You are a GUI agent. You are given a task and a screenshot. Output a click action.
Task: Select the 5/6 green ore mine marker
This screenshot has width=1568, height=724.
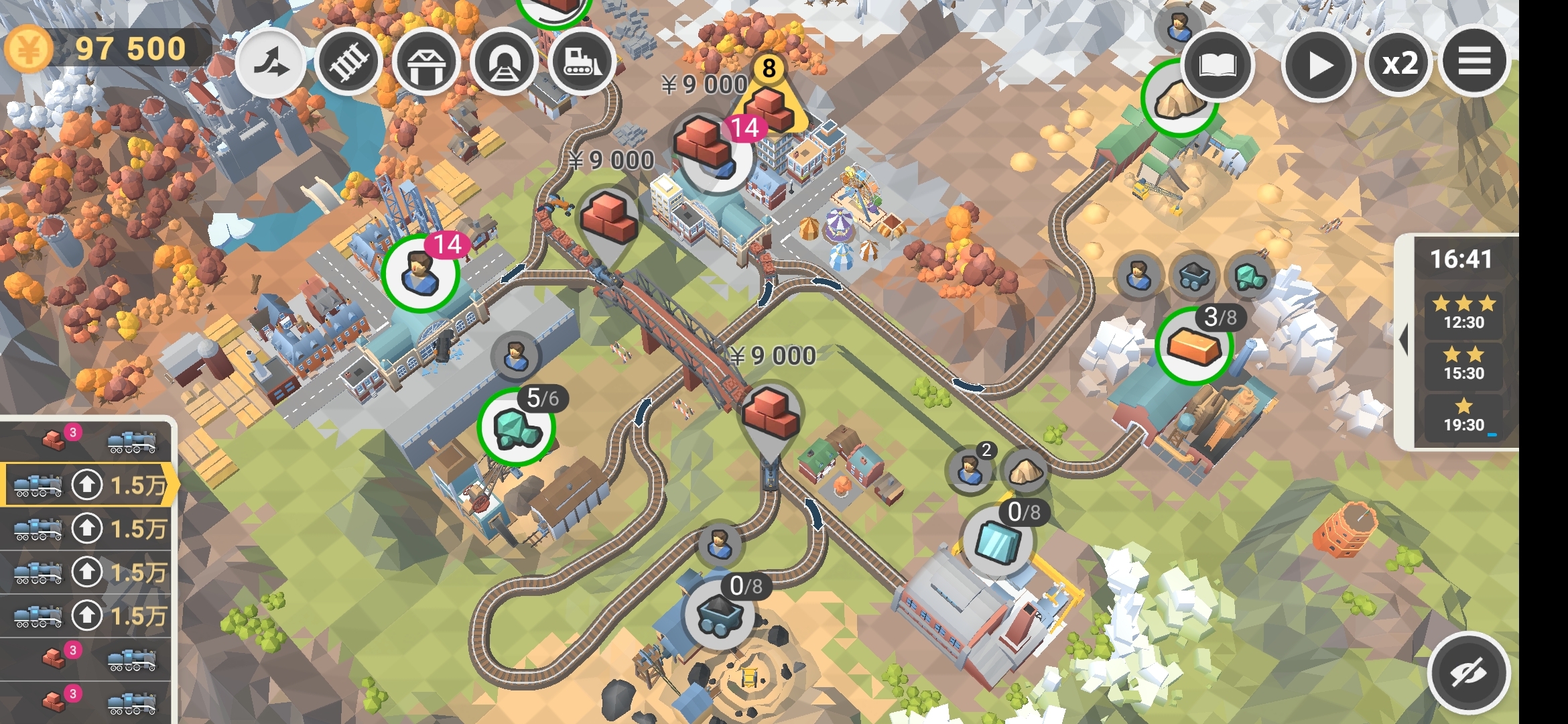click(516, 427)
